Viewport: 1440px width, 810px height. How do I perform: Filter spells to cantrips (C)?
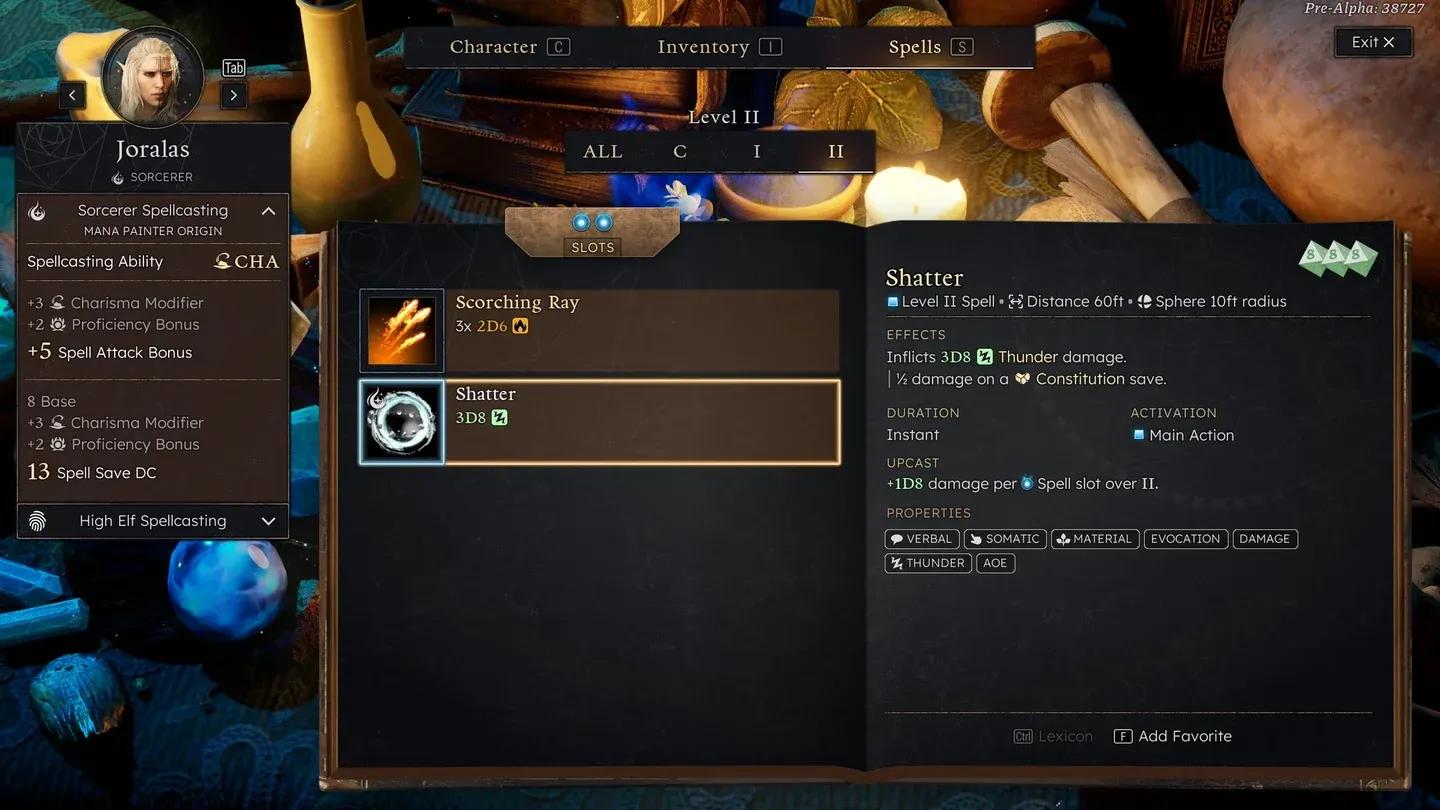tap(680, 152)
